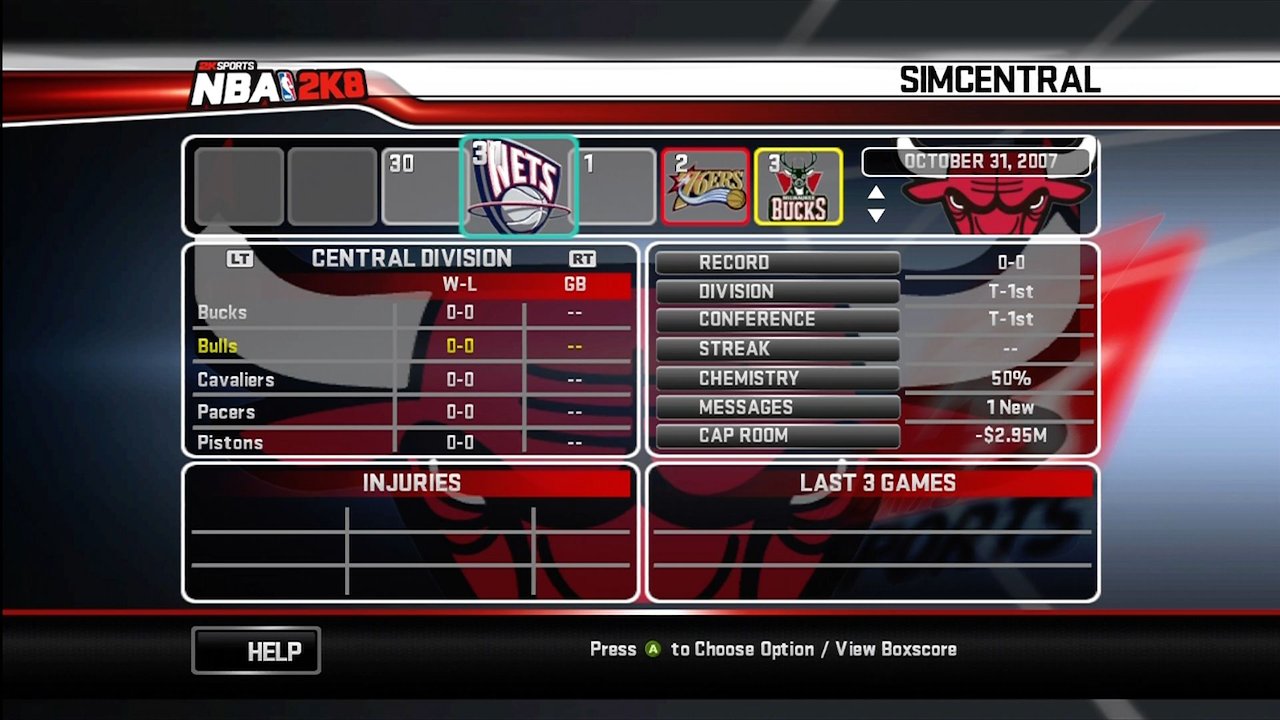Open the STREAK entry
The image size is (1280, 720).
777,349
